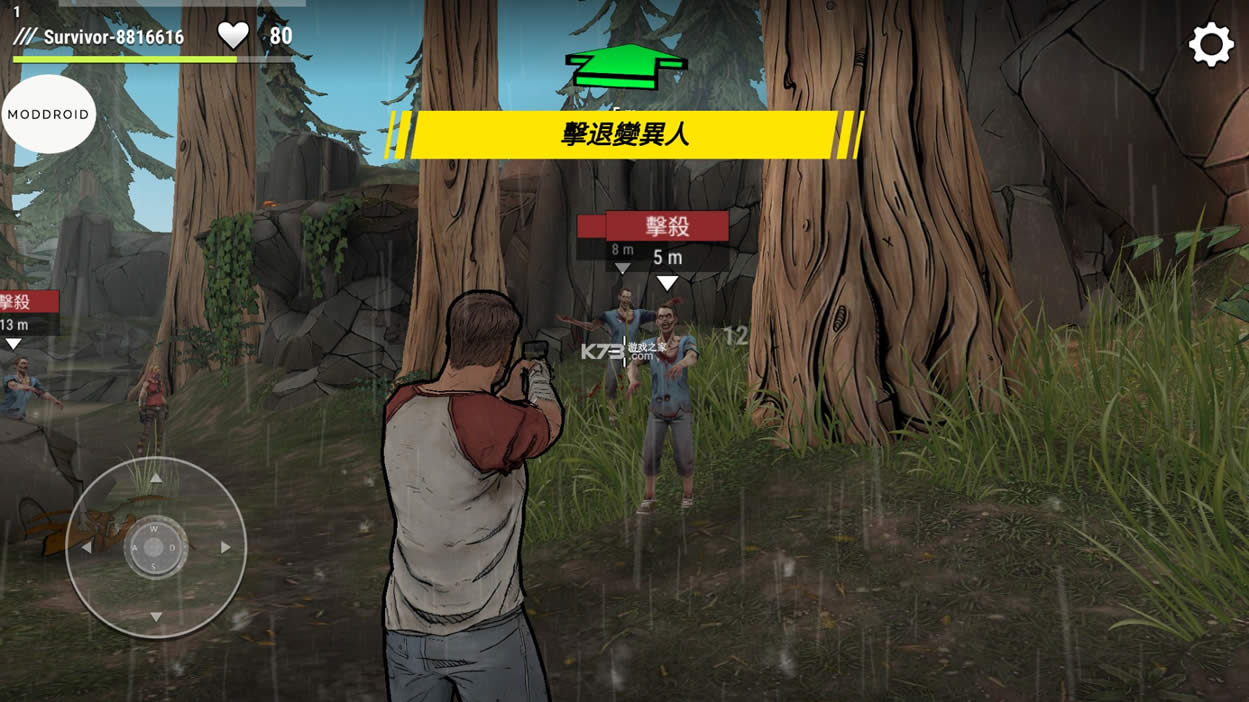1249x702 pixels.
Task: Tap the virtual joystick right arrow
Action: [x=226, y=548]
